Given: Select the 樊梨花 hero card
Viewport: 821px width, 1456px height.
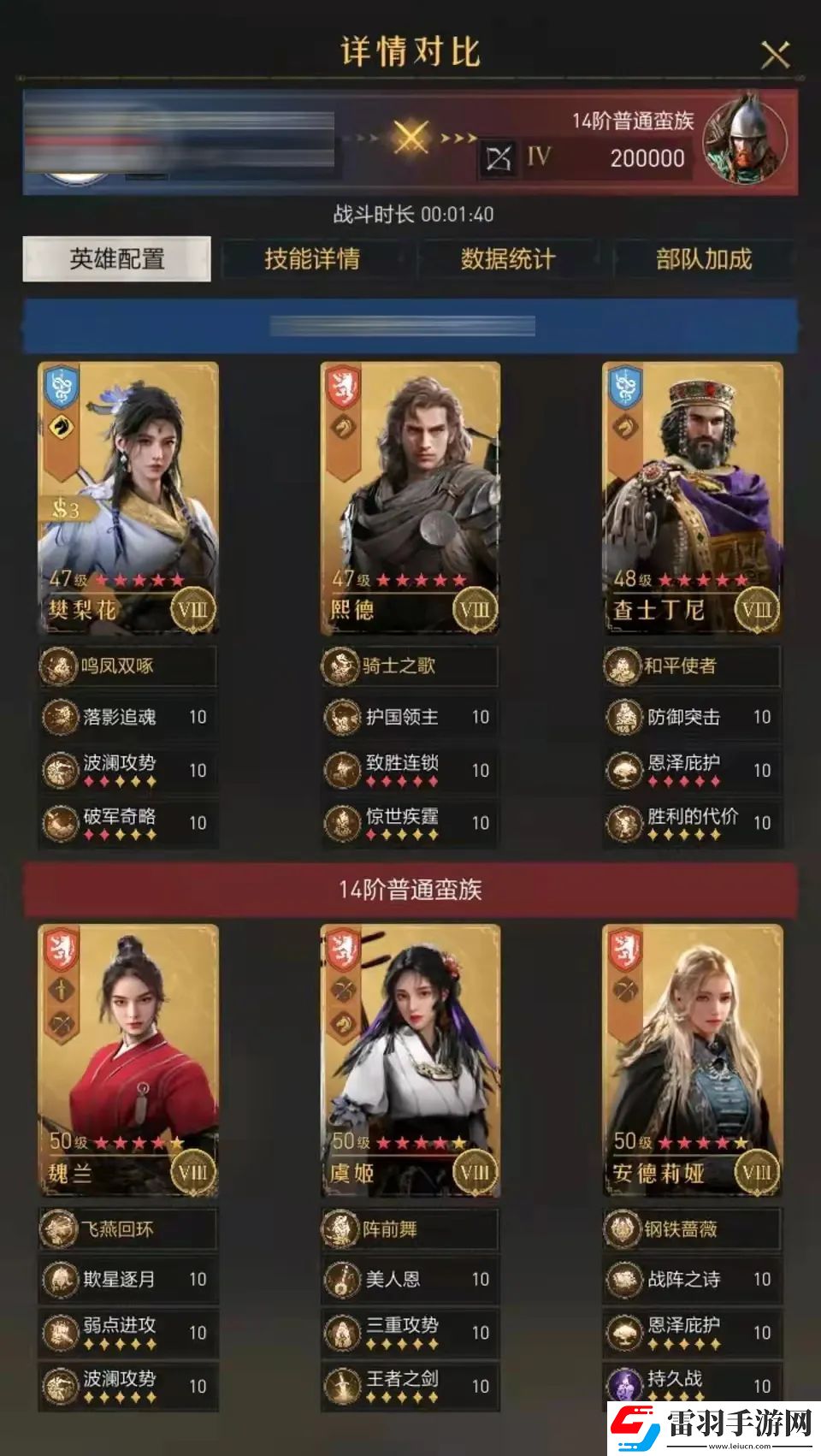Looking at the screenshot, I should [x=128, y=498].
